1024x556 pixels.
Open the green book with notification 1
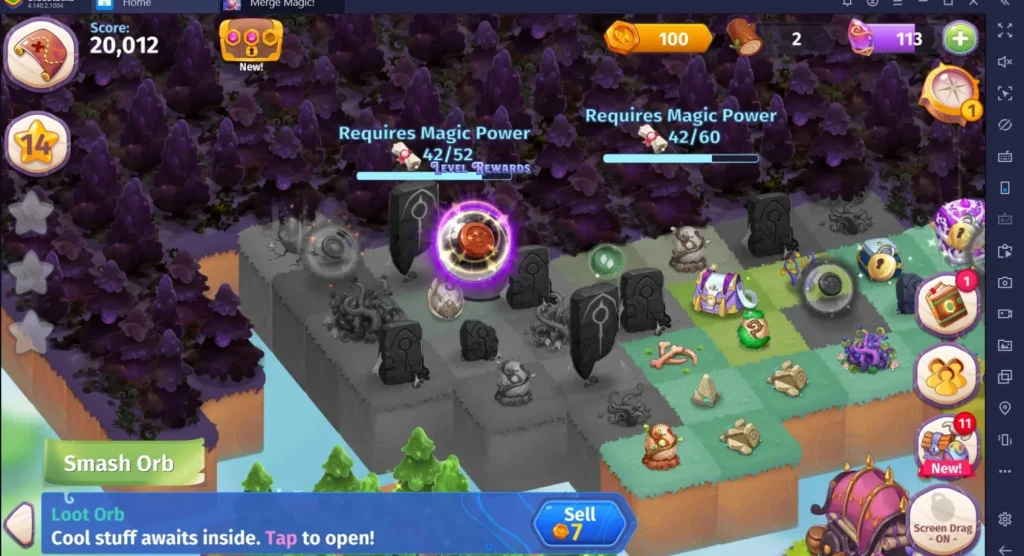pyautogui.click(x=944, y=304)
